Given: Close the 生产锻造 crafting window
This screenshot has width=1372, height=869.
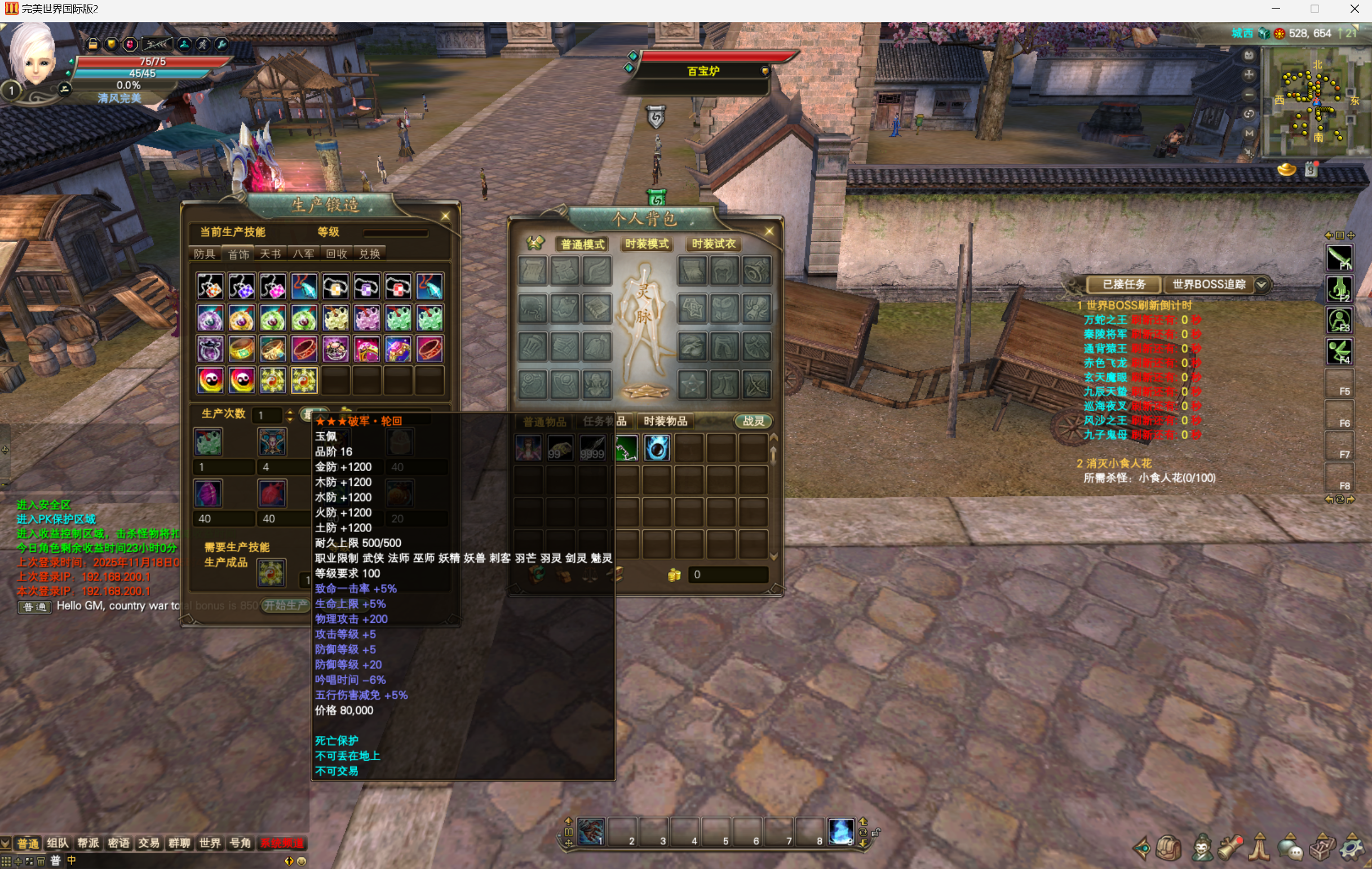Looking at the screenshot, I should (445, 216).
